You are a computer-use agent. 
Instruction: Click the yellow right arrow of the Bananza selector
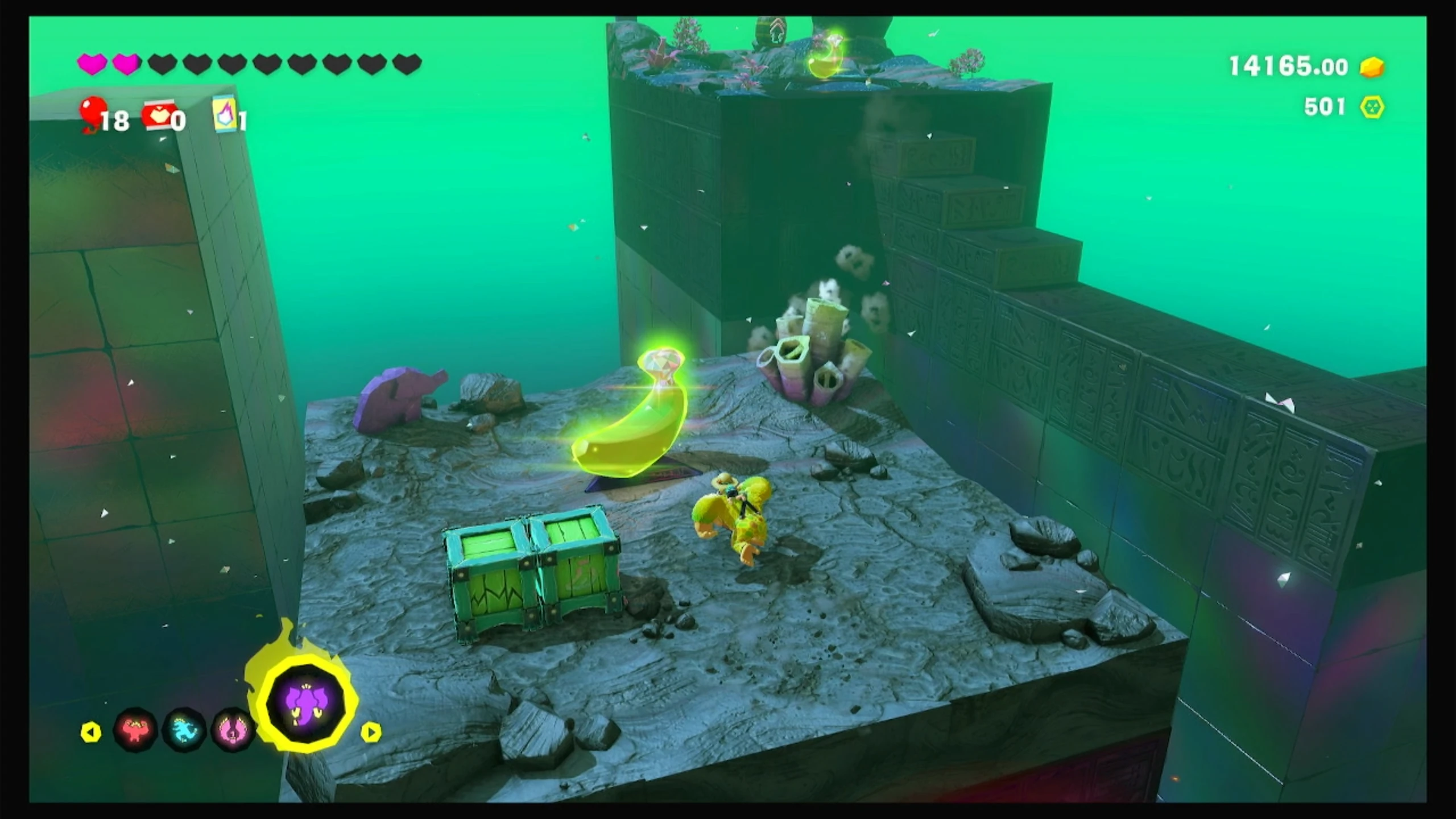pyautogui.click(x=371, y=732)
